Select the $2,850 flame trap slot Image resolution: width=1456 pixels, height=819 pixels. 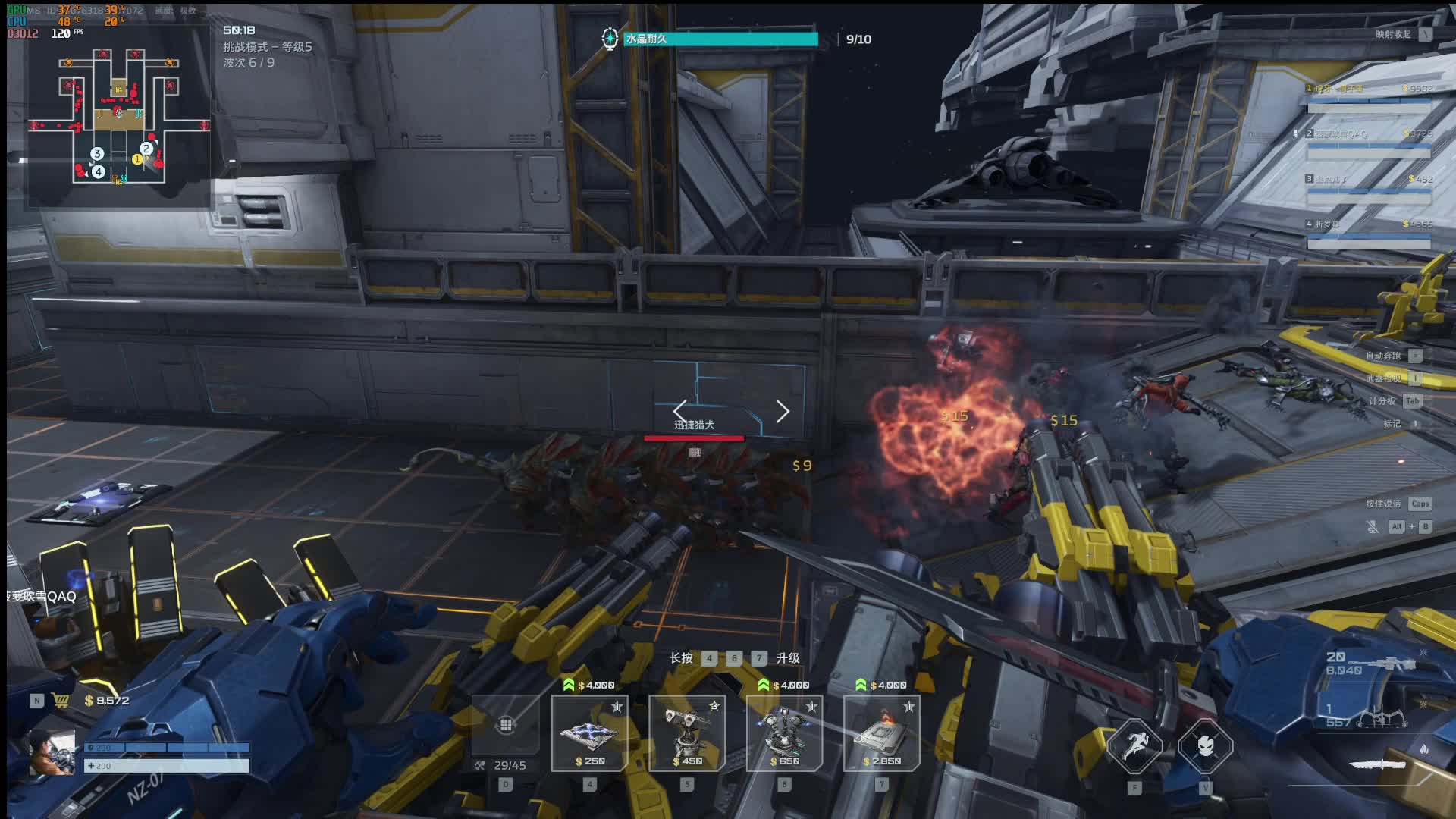pos(881,733)
